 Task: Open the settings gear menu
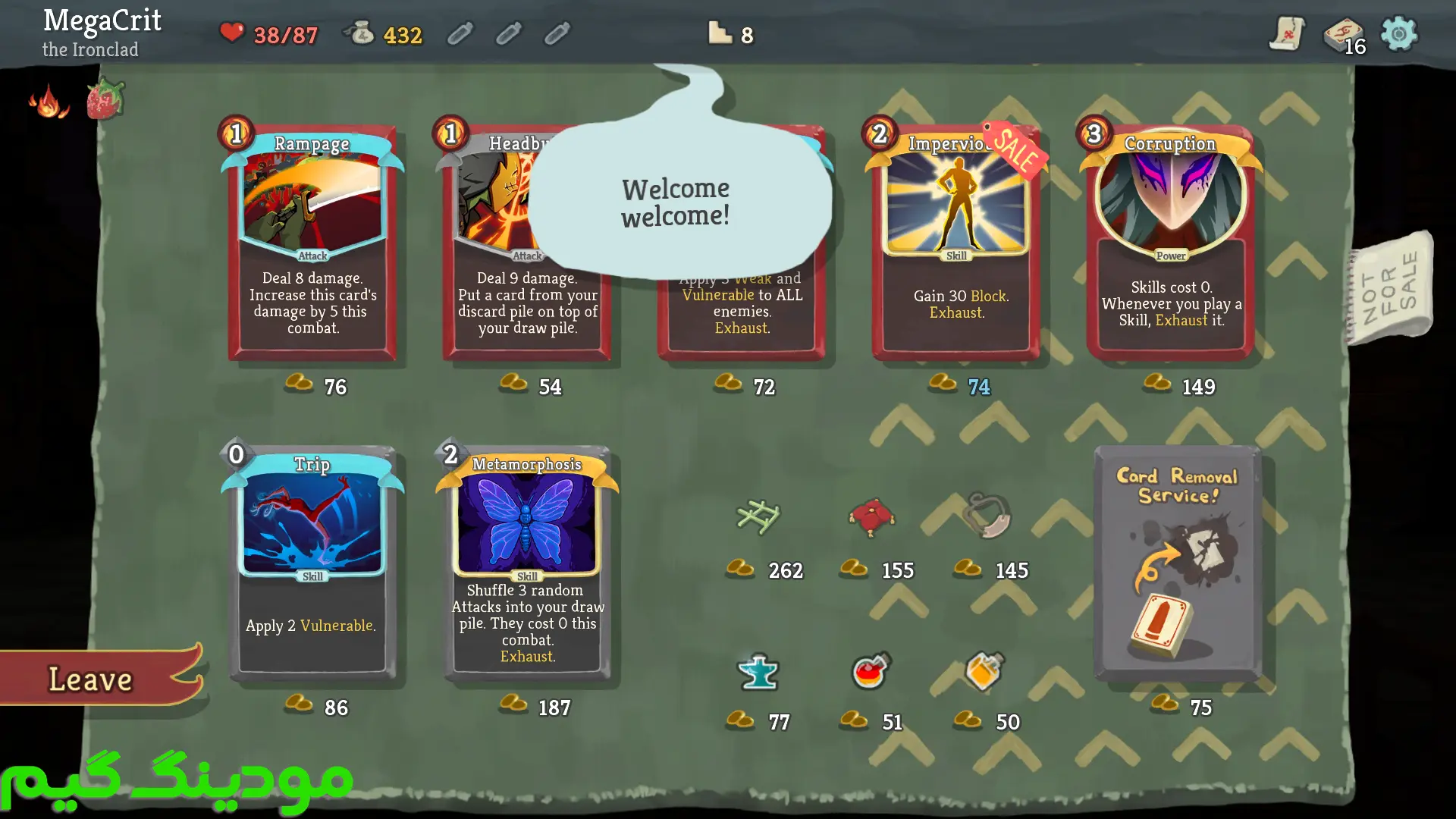(x=1399, y=34)
